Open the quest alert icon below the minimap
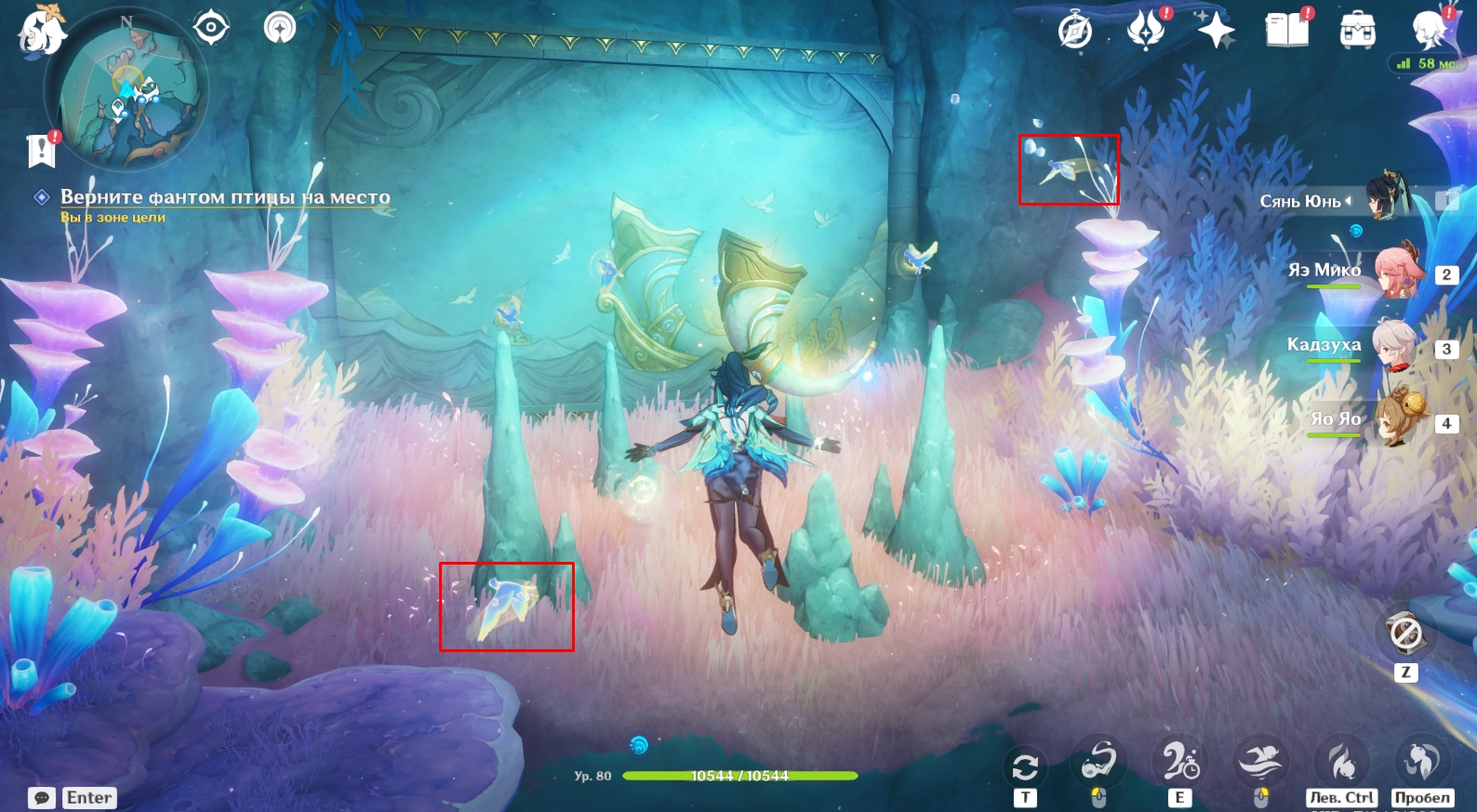The width and height of the screenshot is (1477, 812). pyautogui.click(x=42, y=149)
